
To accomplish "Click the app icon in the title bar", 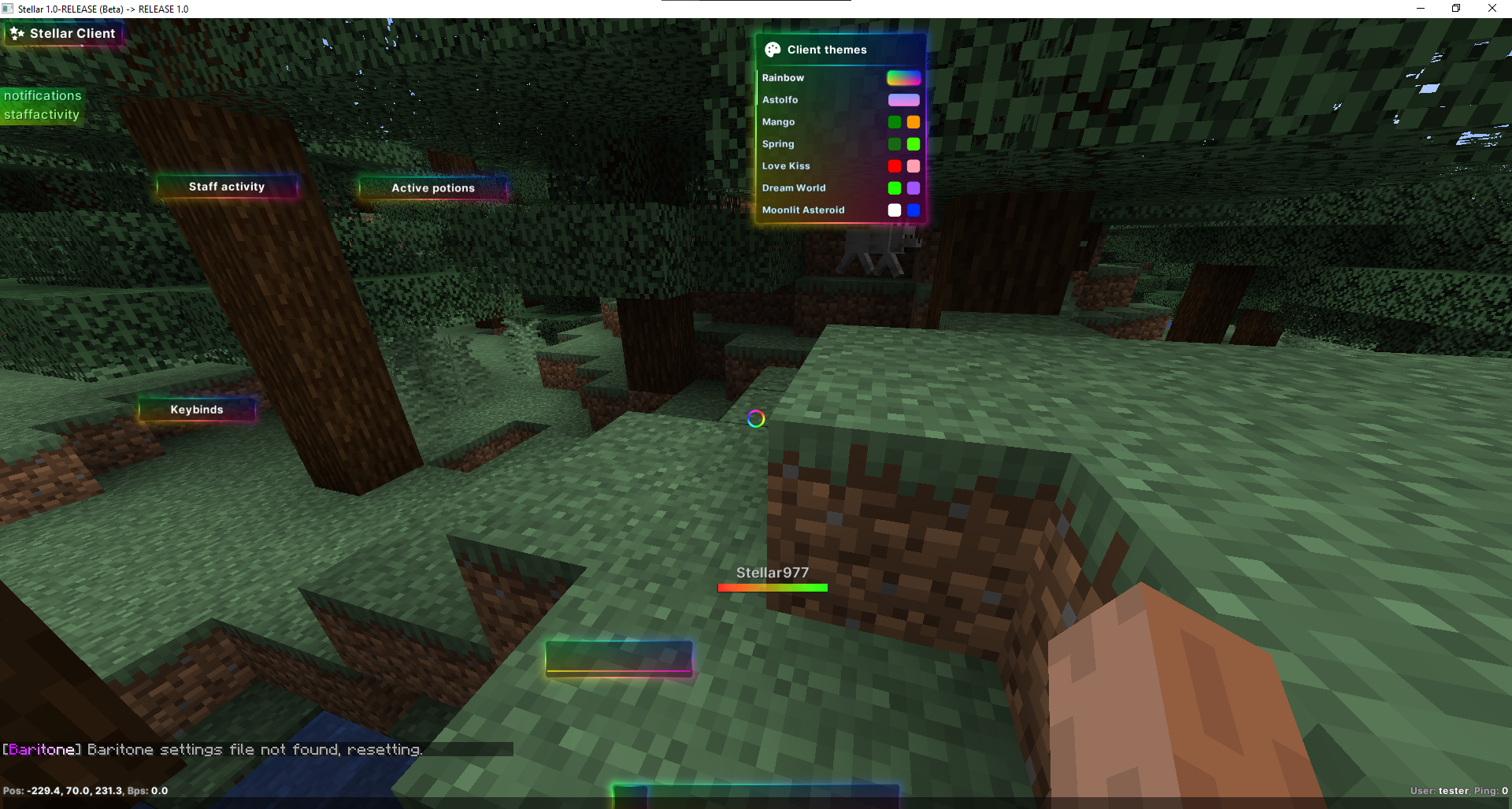I will pos(8,8).
